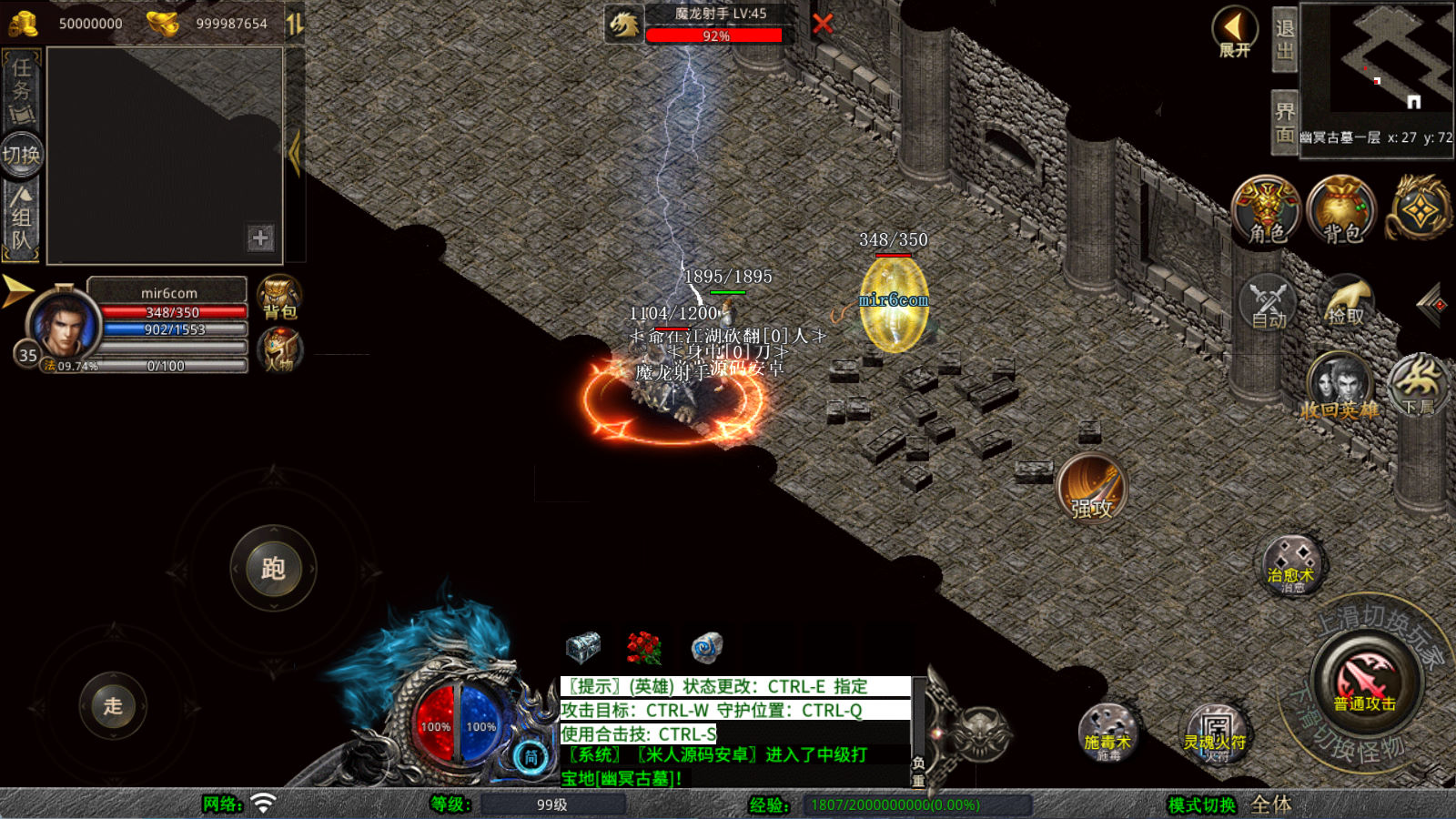
Task: Click the 退出 exit button
Action: pyautogui.click(x=1284, y=40)
